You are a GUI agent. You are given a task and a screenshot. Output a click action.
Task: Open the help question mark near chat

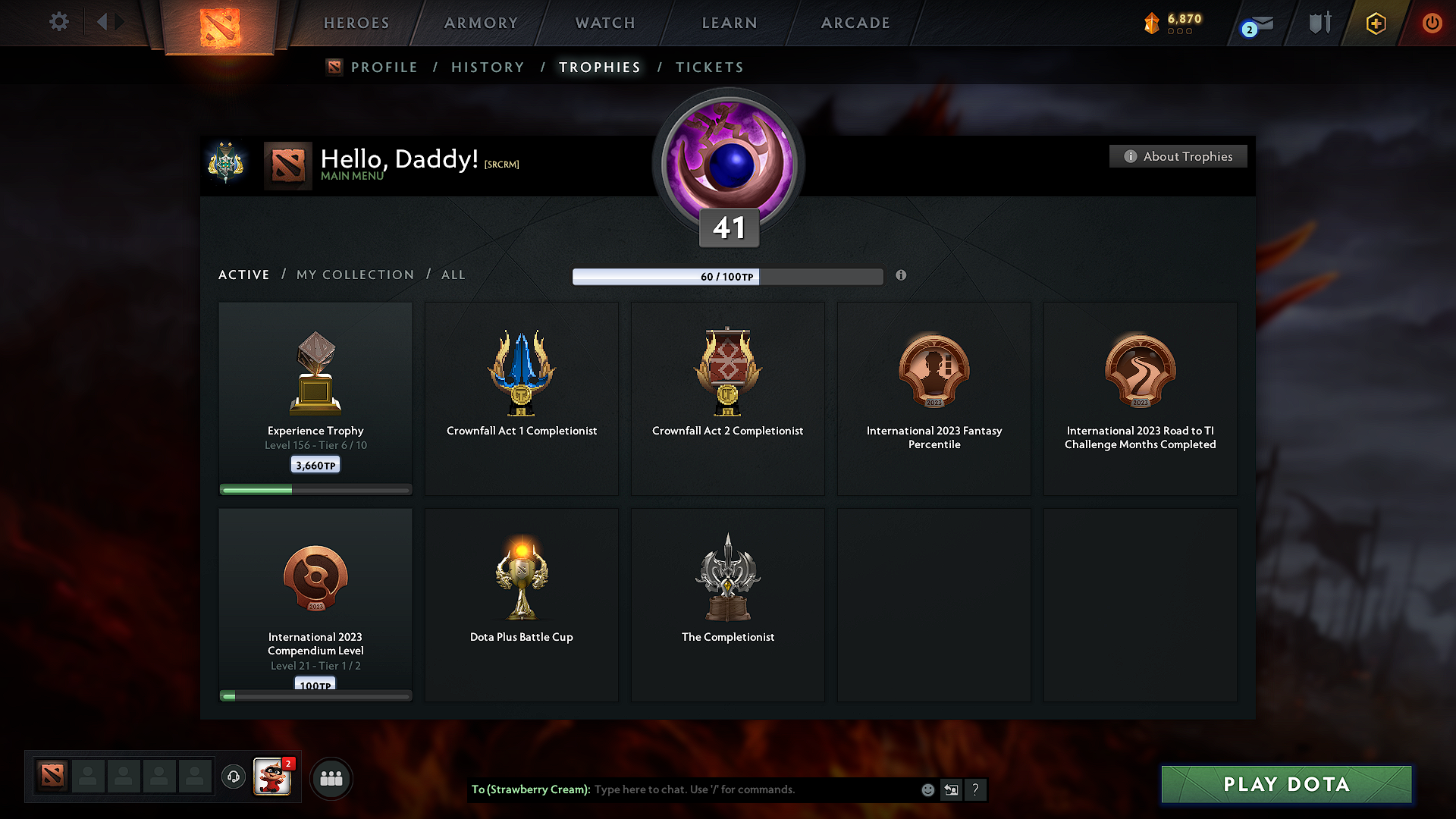[x=976, y=789]
